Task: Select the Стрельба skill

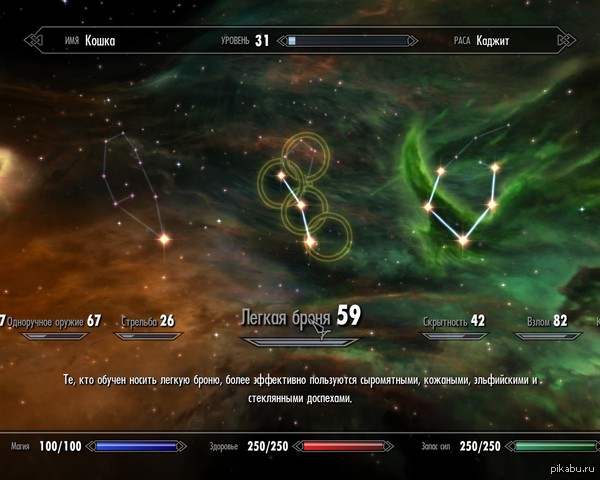Action: tap(147, 321)
